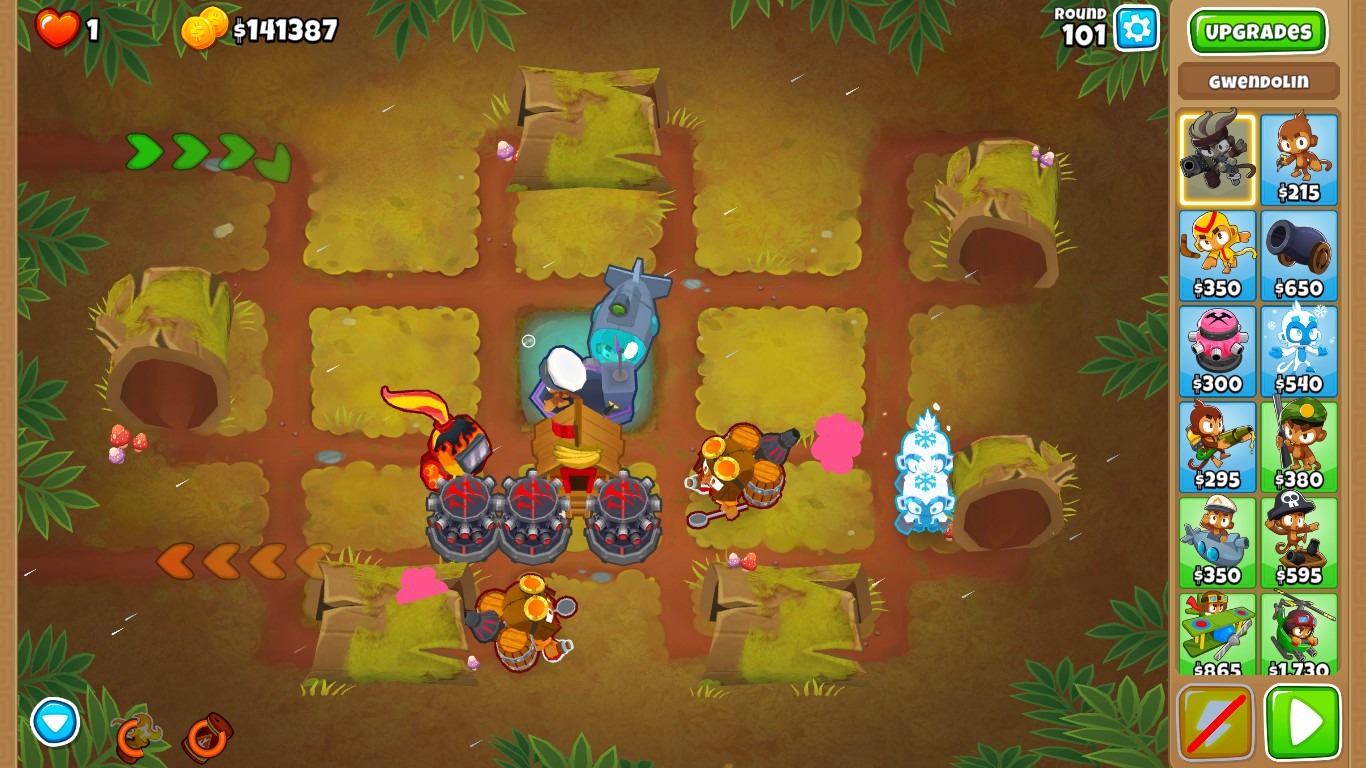1366x768 pixels.
Task: Click the Gwendolin hero nameplate
Action: point(1257,80)
